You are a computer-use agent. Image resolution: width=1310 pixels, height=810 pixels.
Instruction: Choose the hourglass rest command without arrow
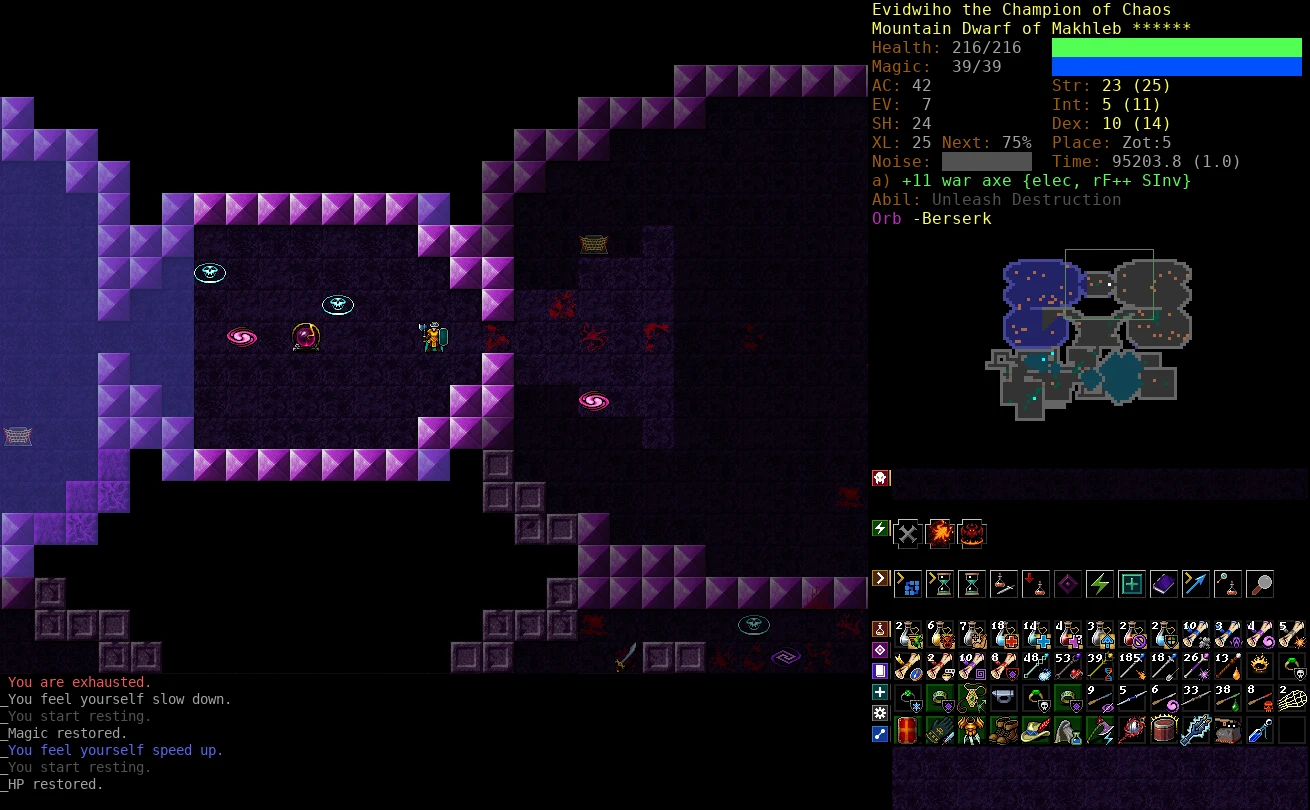point(971,583)
